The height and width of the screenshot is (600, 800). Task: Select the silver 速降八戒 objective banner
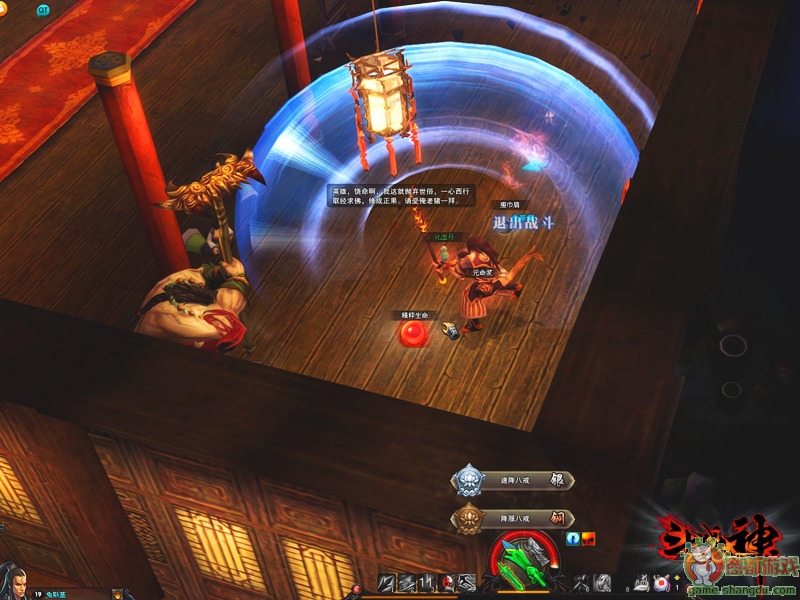[x=513, y=481]
